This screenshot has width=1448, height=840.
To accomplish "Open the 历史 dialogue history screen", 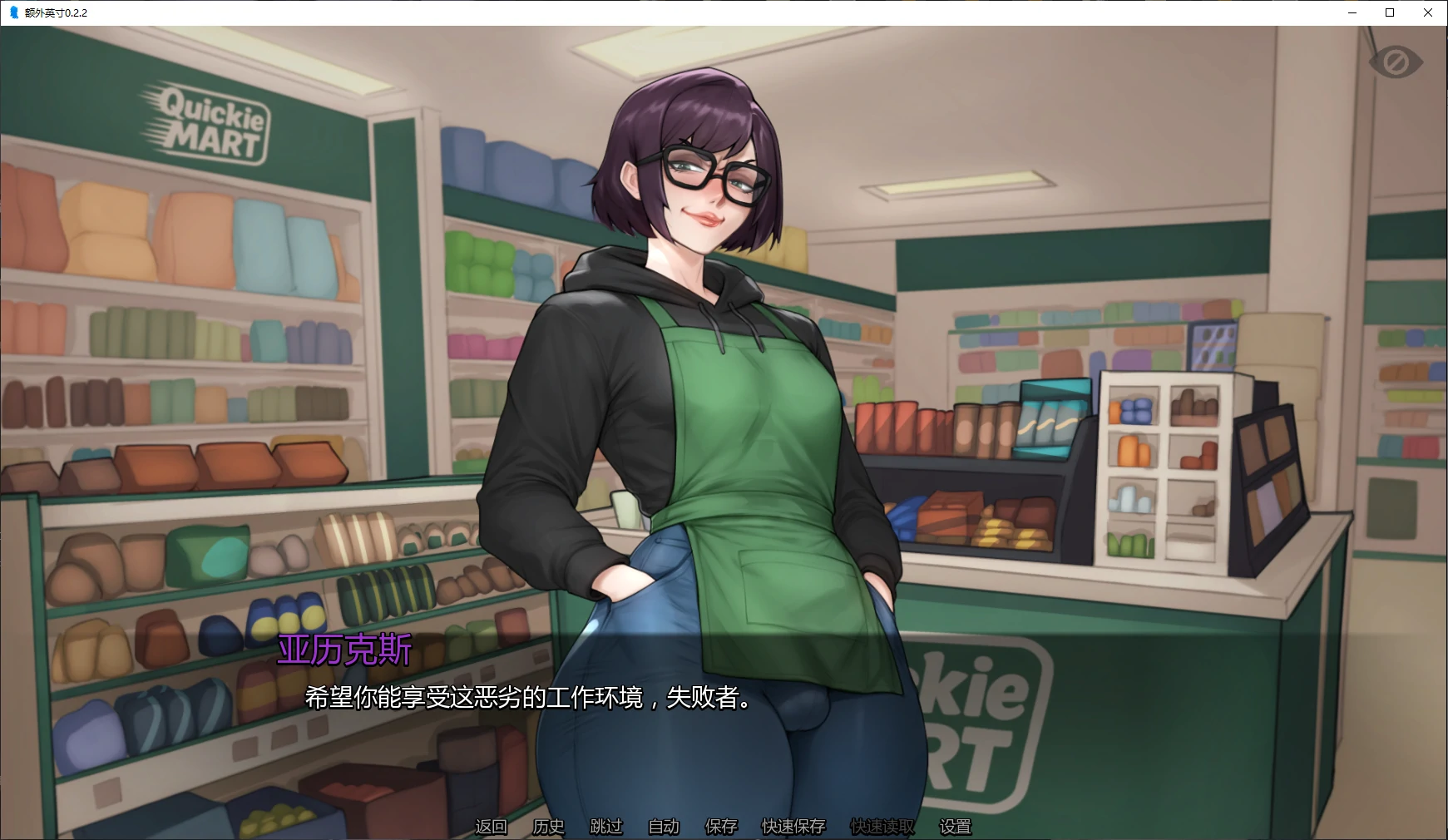I will (547, 827).
